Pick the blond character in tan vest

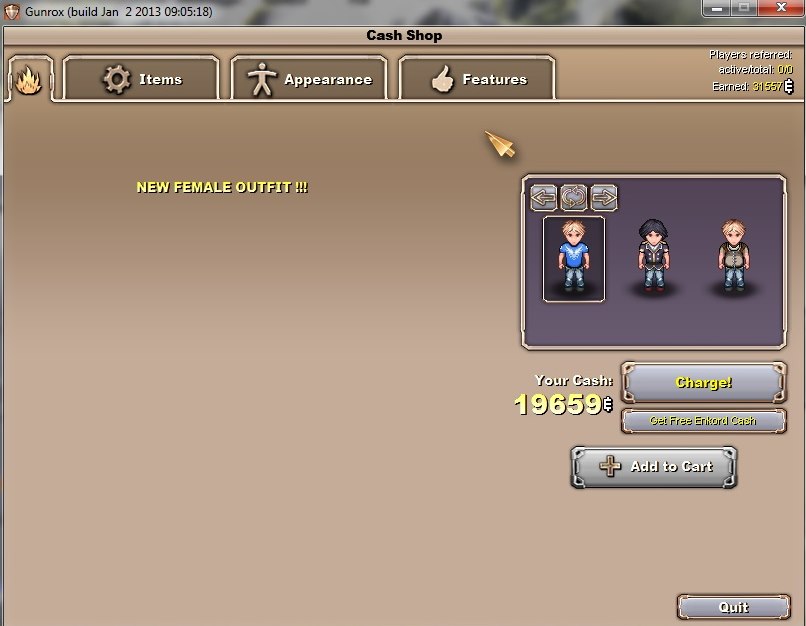tap(733, 258)
